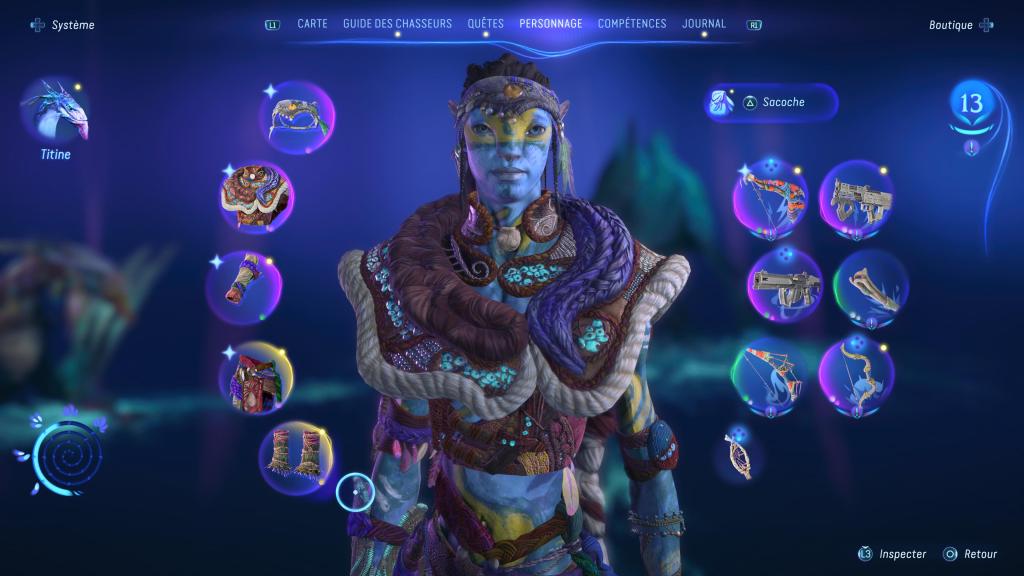
Task: Open the Sacoche pouch
Action: (772, 102)
